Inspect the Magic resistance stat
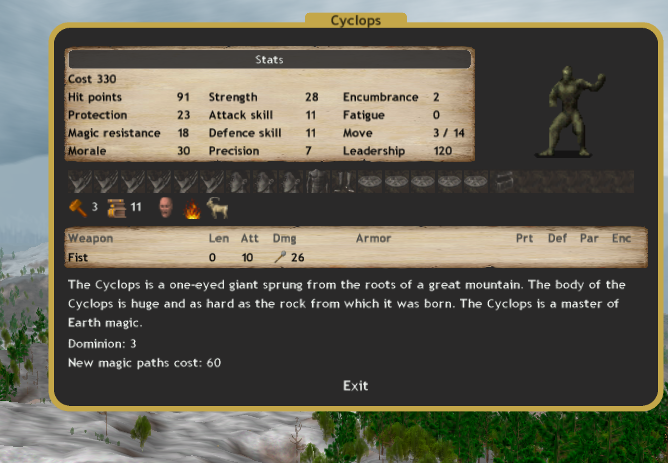 [x=114, y=133]
